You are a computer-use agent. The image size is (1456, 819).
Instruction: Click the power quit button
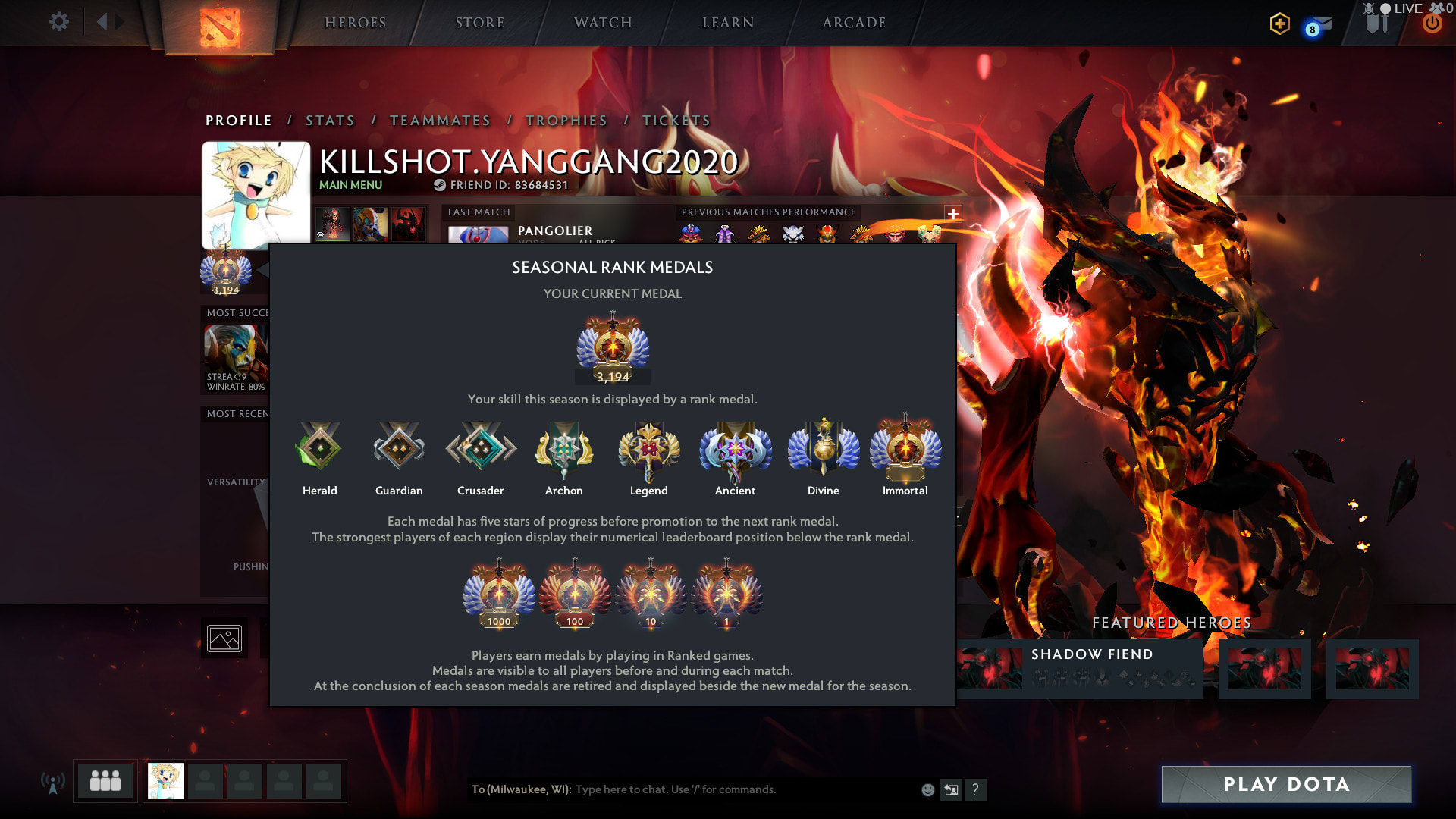[1432, 24]
